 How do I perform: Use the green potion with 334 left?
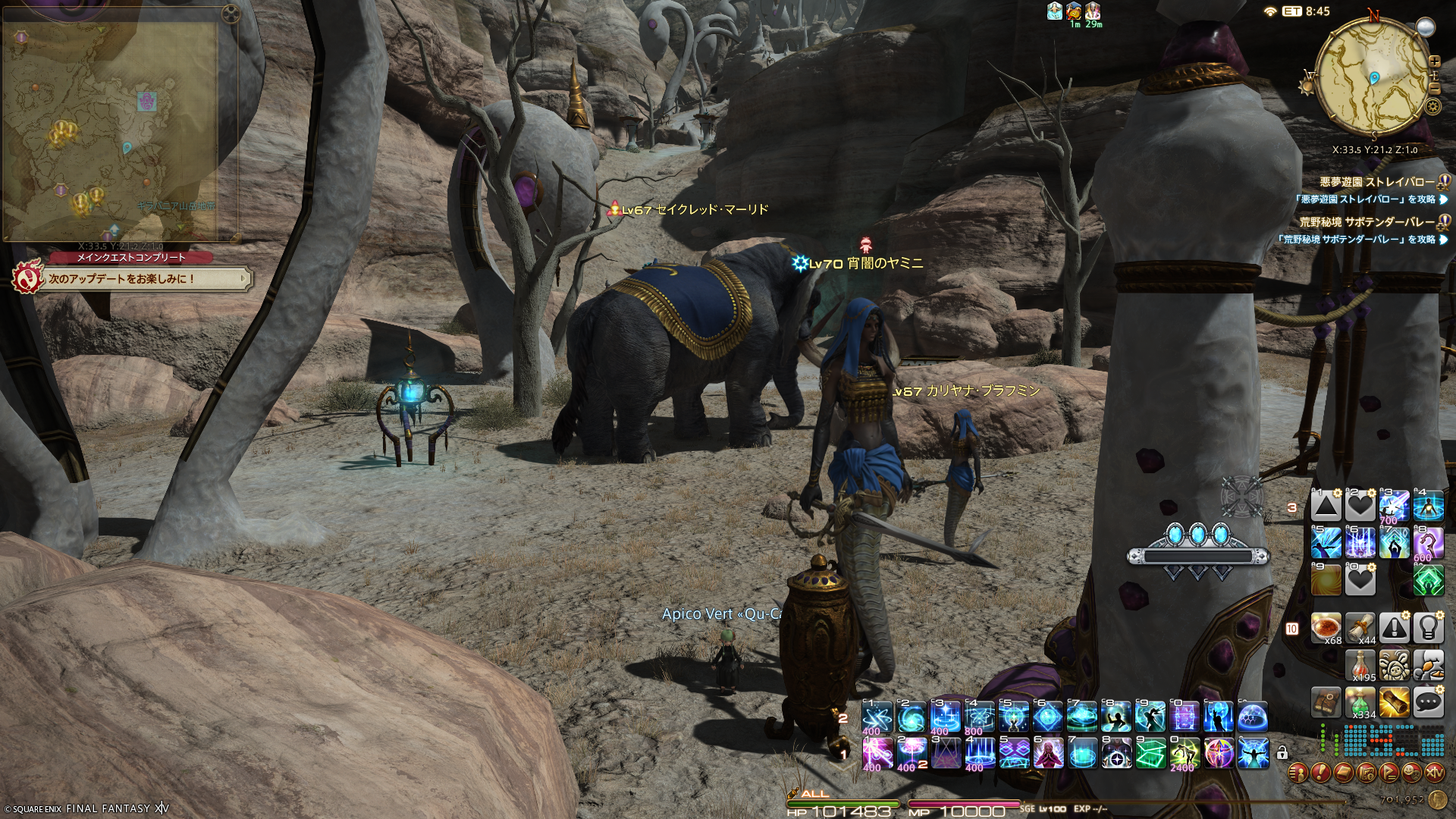(x=1360, y=702)
